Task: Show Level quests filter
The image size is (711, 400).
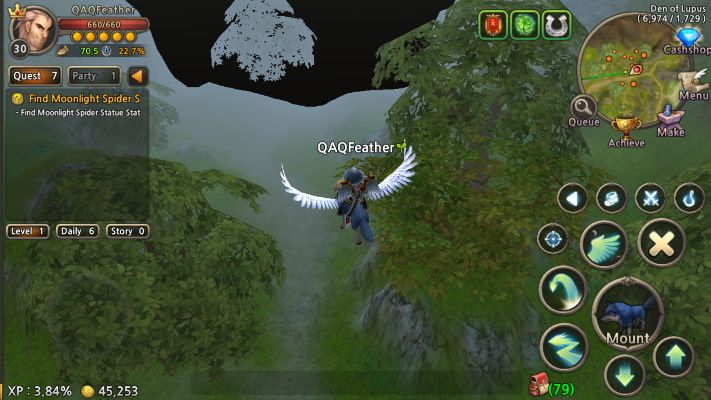Action: [x=28, y=231]
